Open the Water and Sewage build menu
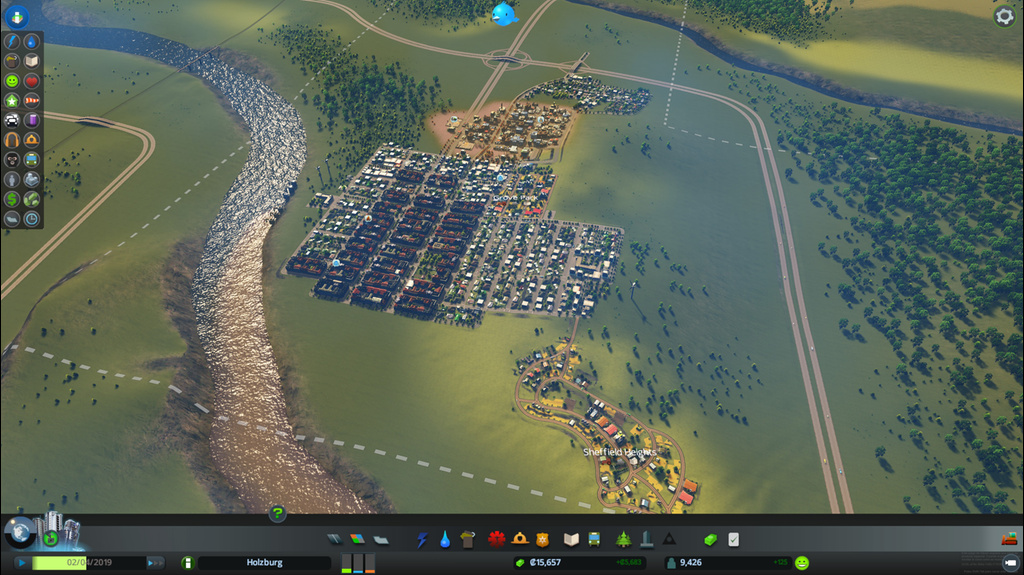This screenshot has height=575, width=1024. 445,540
